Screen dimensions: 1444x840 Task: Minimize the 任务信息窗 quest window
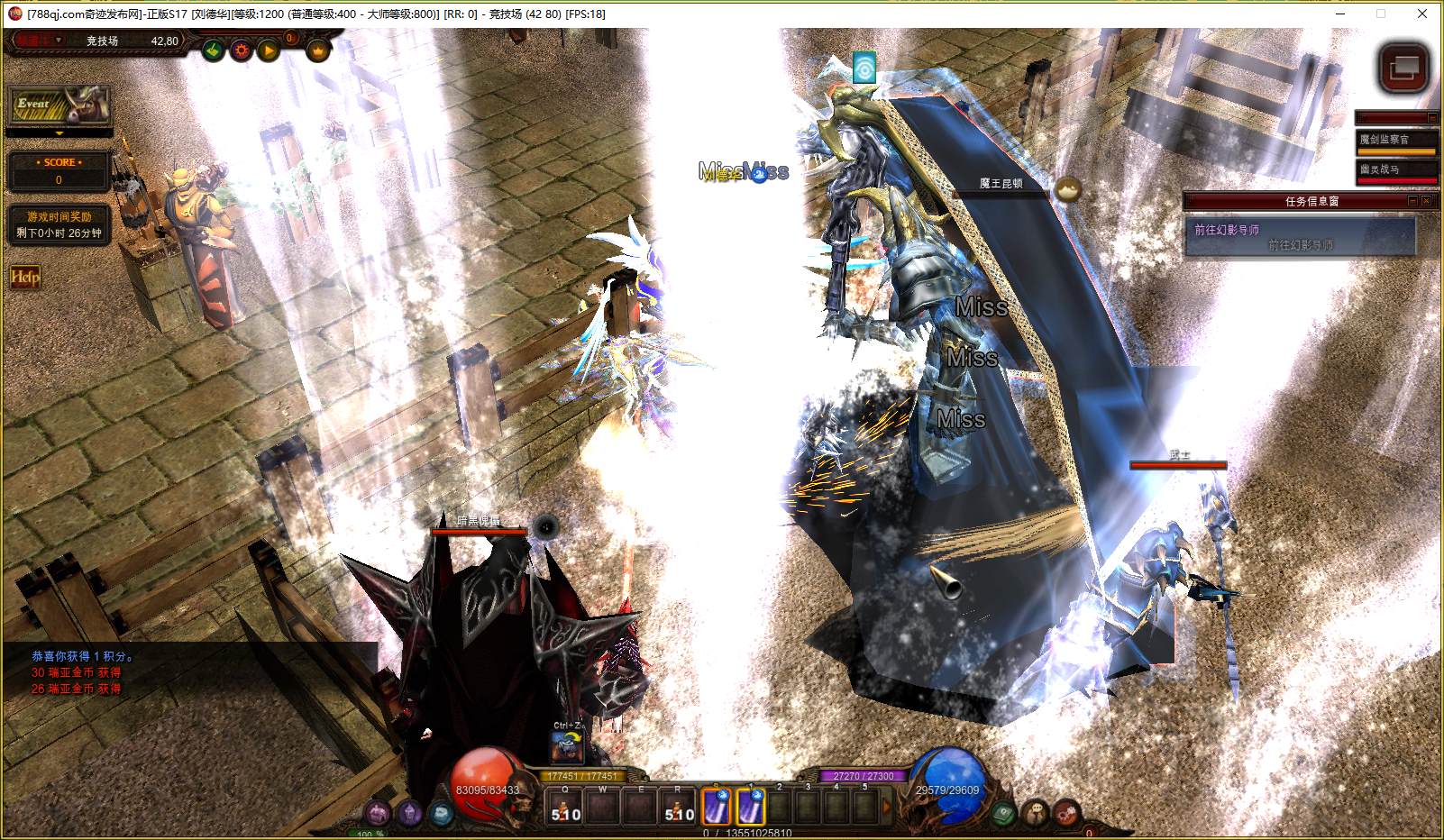coord(1412,201)
